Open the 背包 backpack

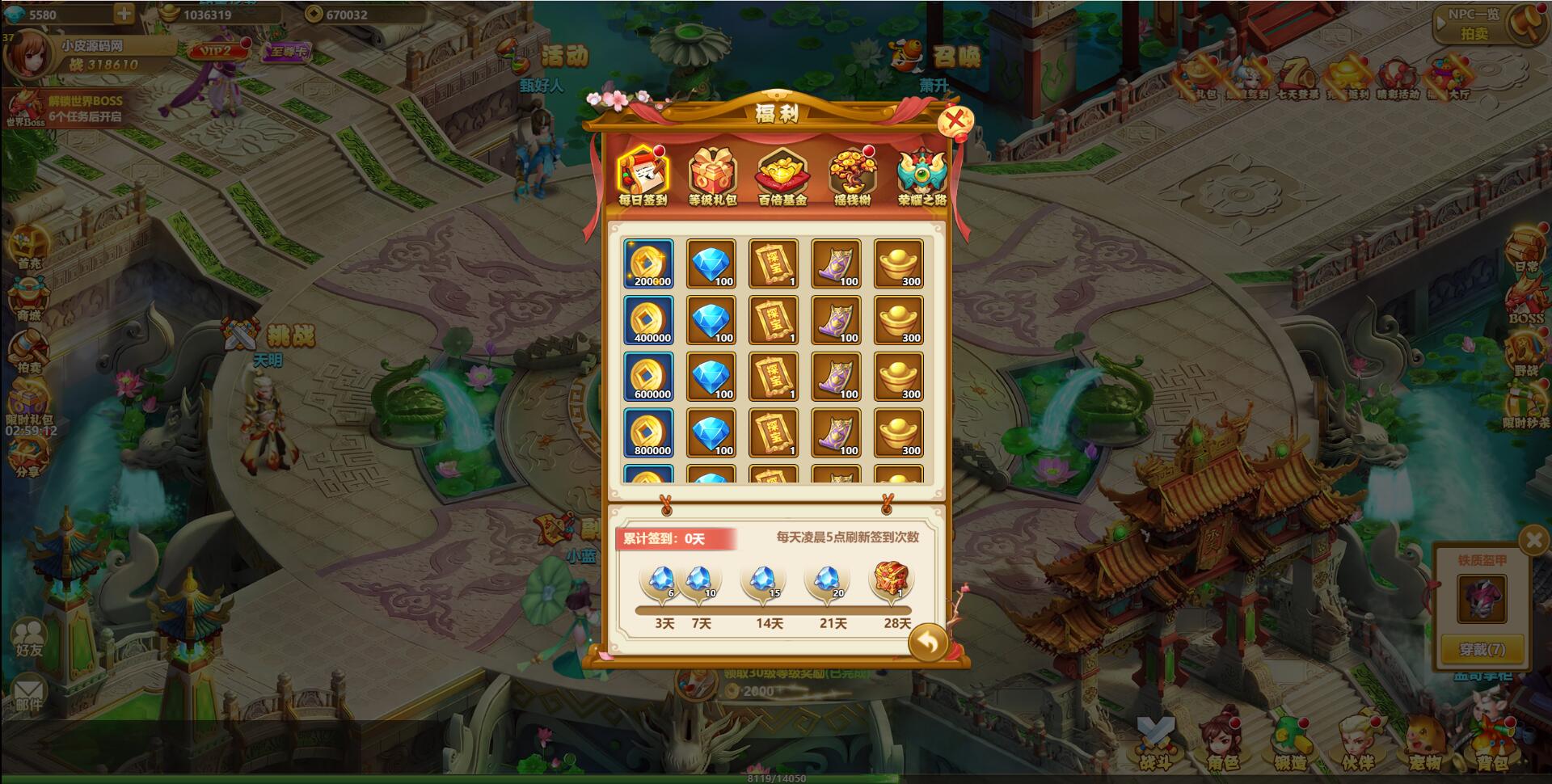click(x=1491, y=744)
